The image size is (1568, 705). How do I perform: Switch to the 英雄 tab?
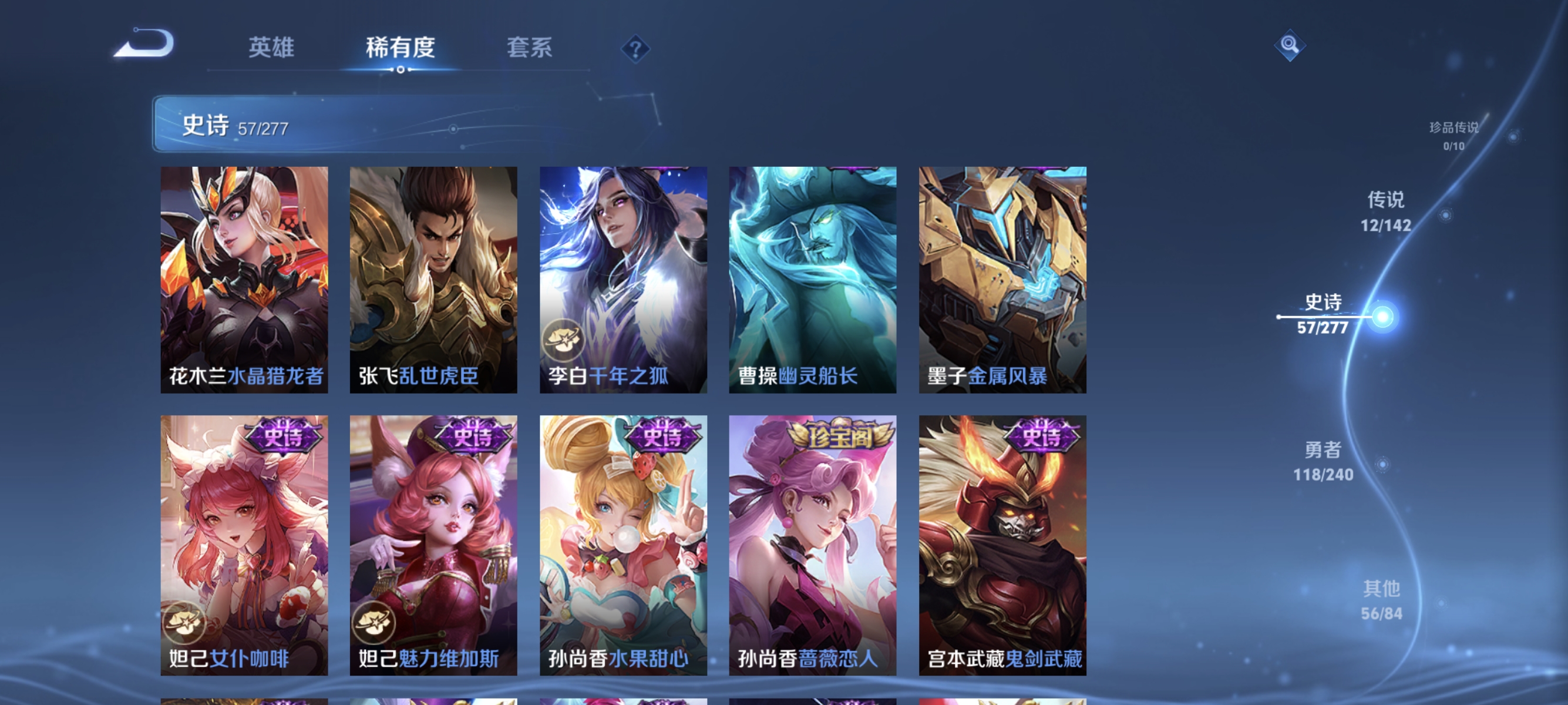(x=271, y=48)
